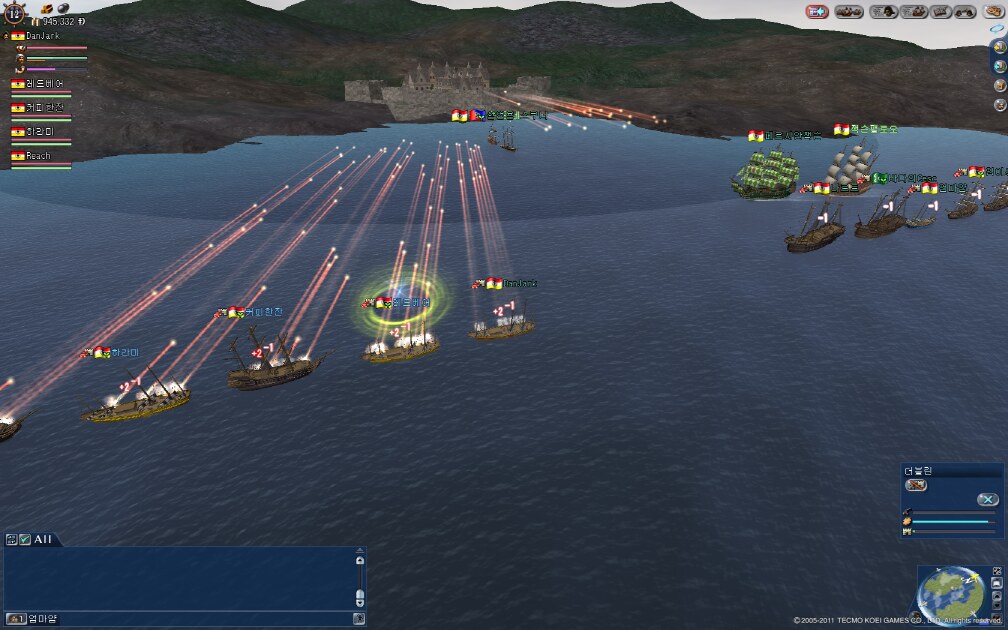Open the captain character info button

(883, 12)
